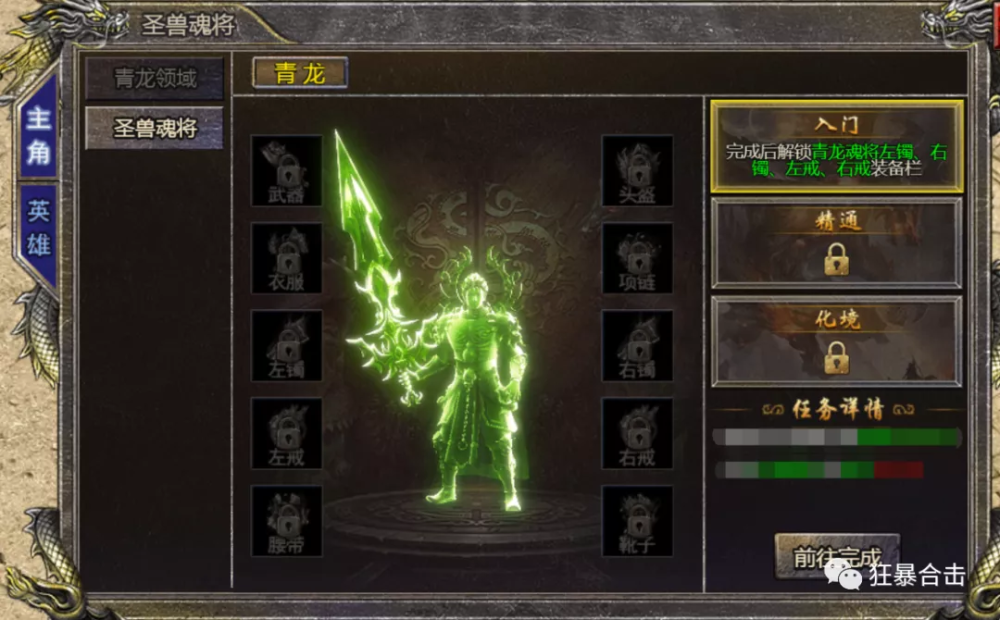Click the locked 衣服 equipment slot
This screenshot has width=1000, height=620.
(287, 258)
